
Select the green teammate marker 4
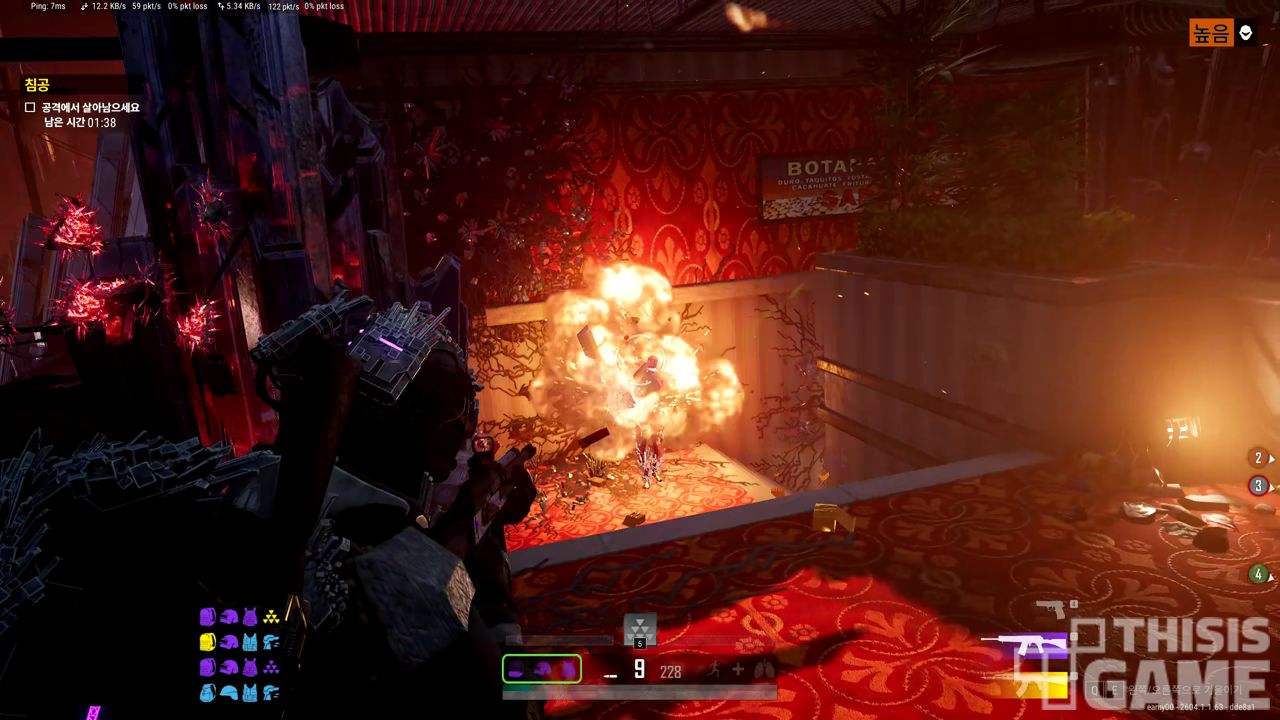pos(1259,574)
